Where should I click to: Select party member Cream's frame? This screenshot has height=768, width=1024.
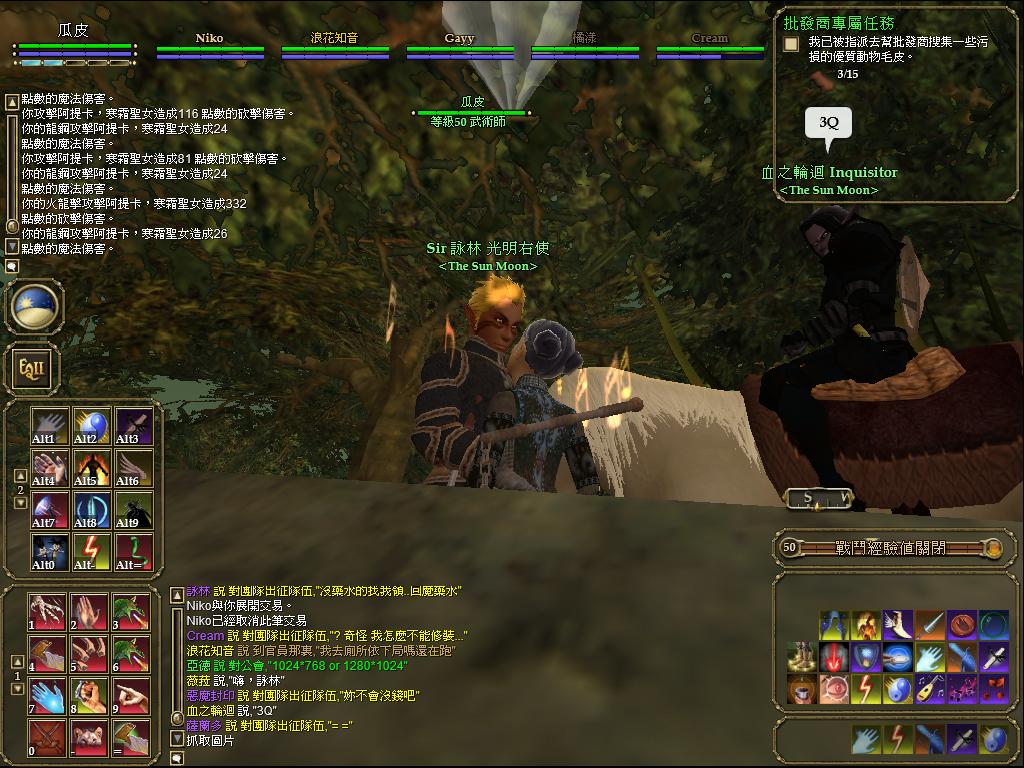pyautogui.click(x=710, y=46)
